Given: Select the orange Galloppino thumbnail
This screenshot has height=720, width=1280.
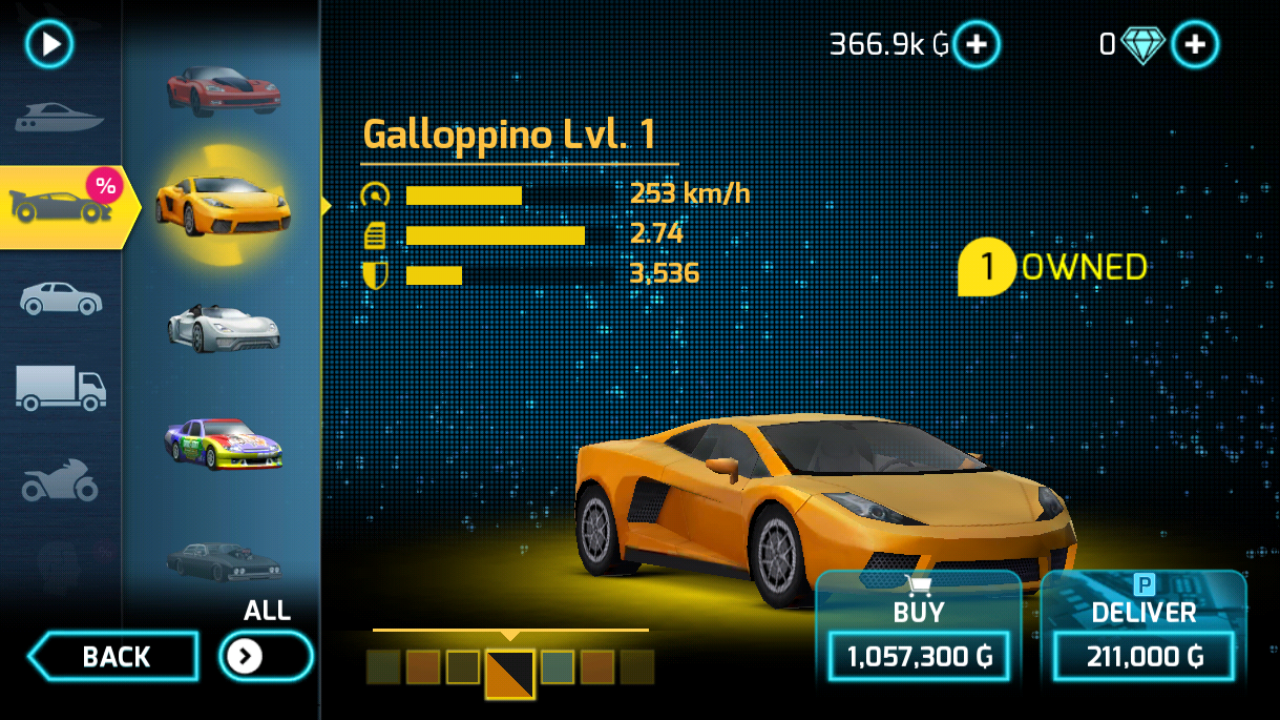Looking at the screenshot, I should (223, 203).
